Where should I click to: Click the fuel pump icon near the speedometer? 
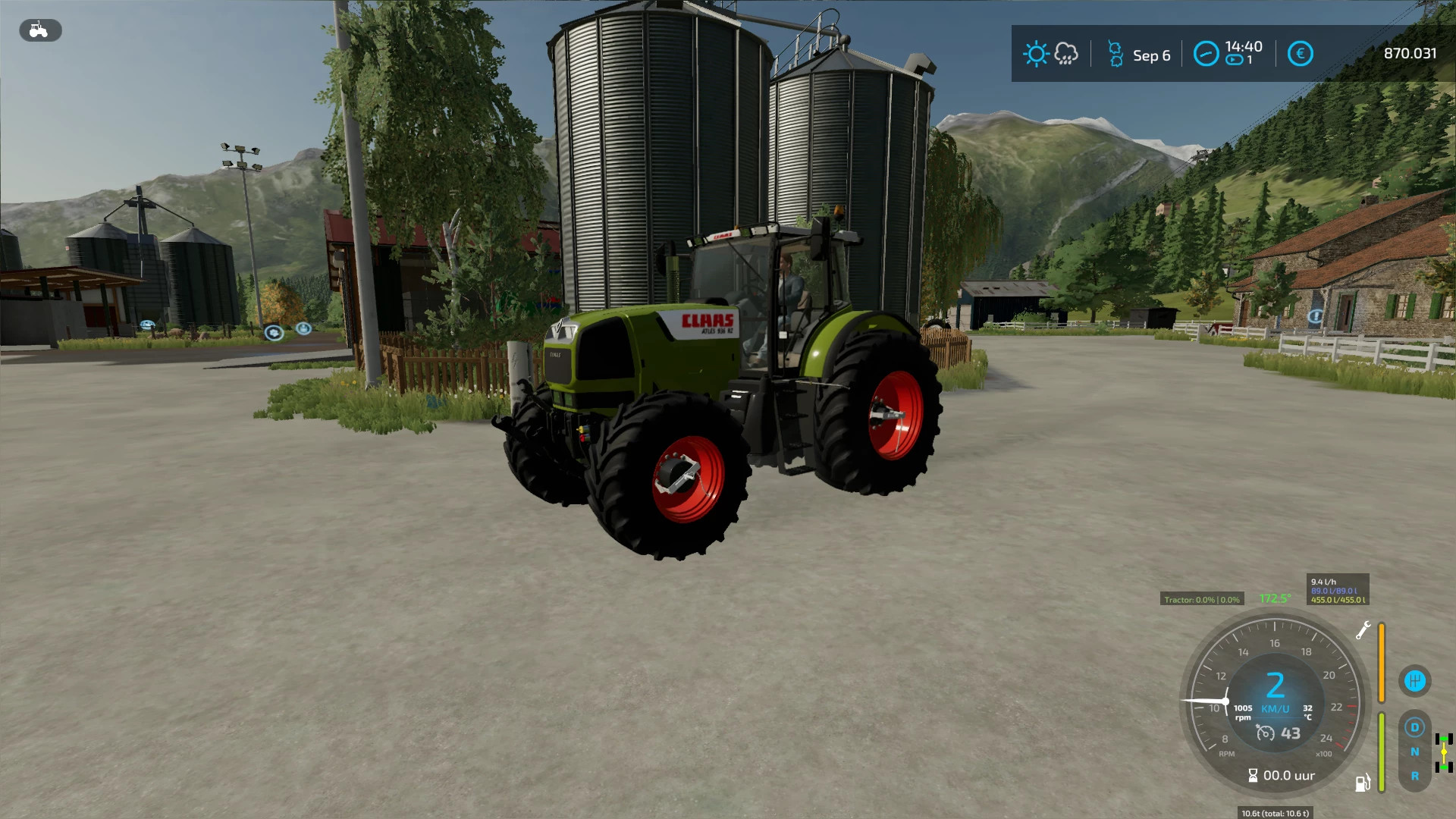[x=1363, y=784]
